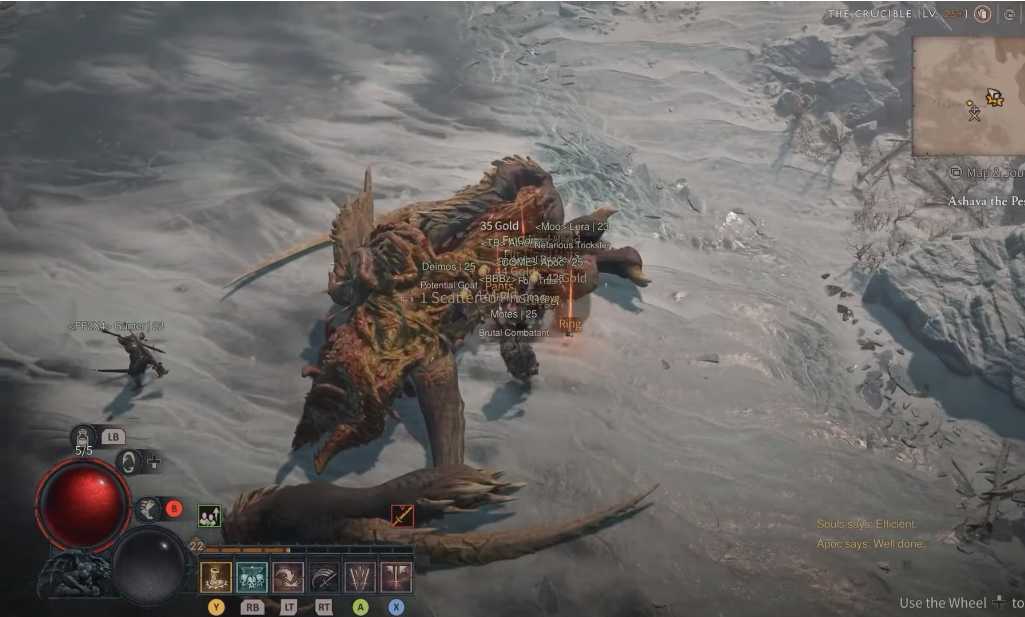Screen dimensions: 1025x617
Task: Click the round hand icon beside Crucible title
Action: 983,14
